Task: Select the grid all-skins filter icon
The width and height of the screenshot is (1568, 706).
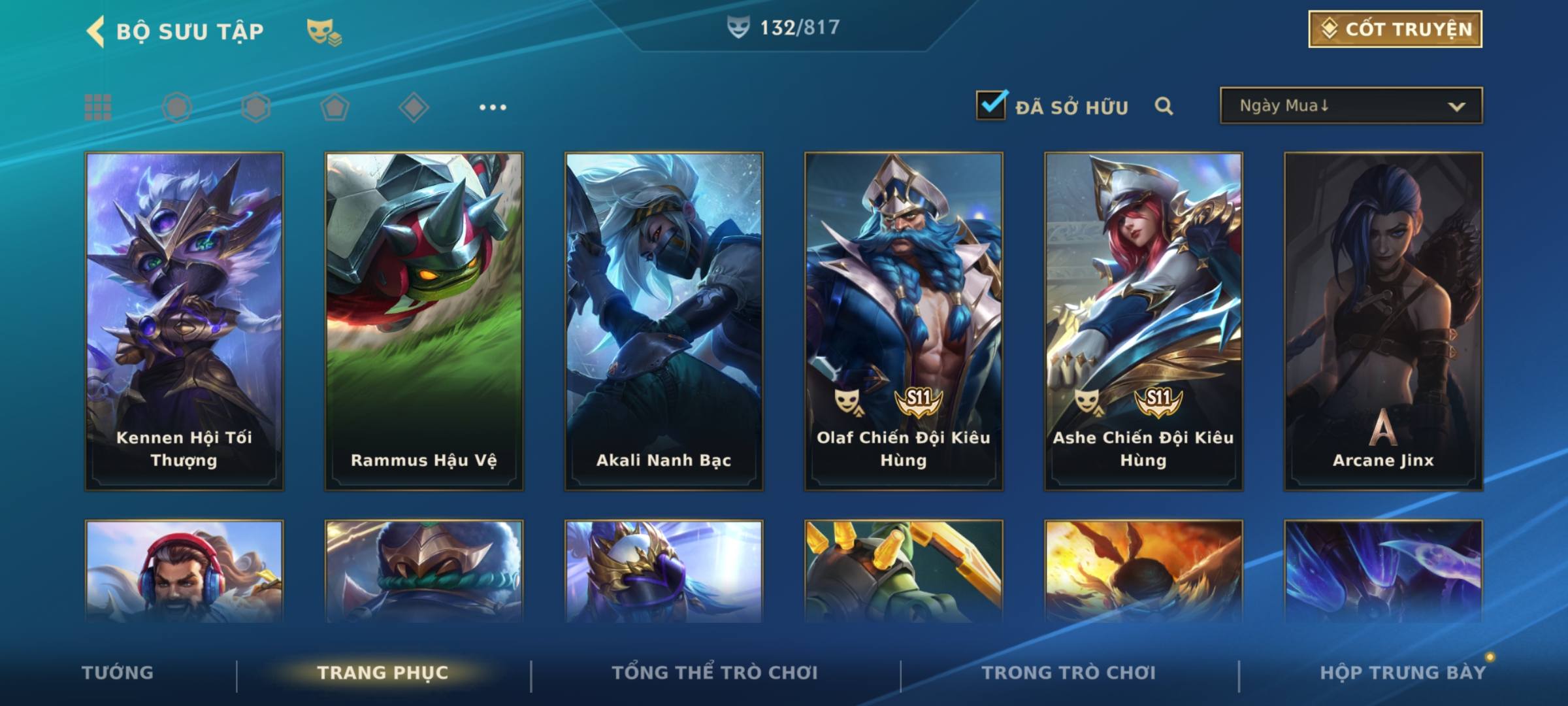Action: click(98, 107)
